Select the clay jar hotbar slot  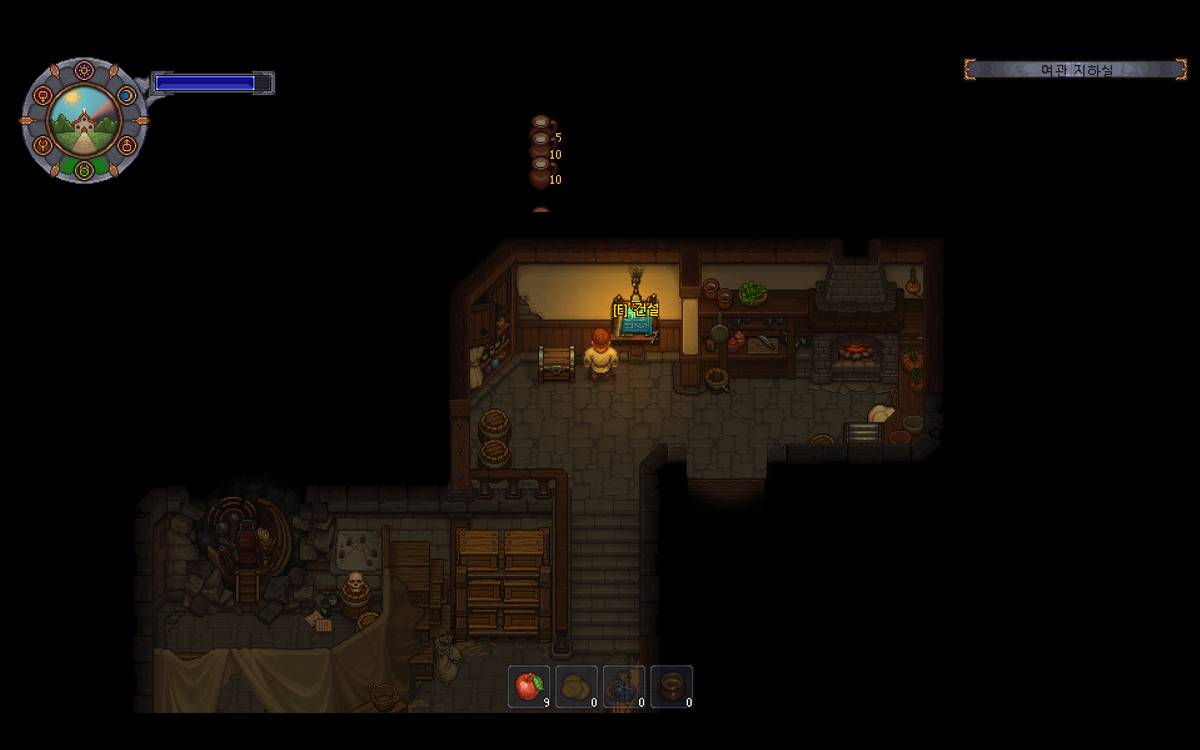pyautogui.click(x=671, y=686)
